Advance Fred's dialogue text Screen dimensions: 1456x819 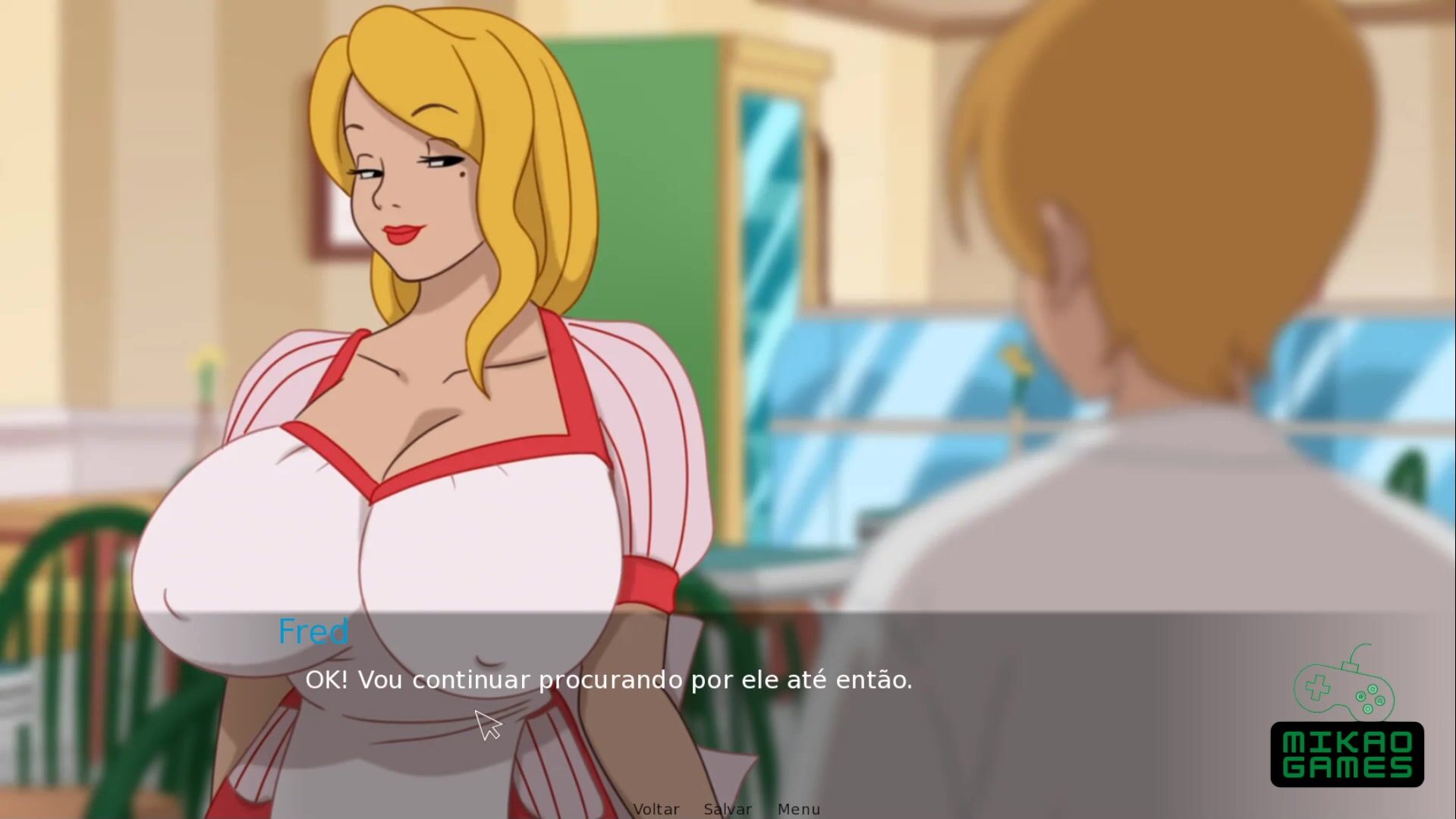point(609,680)
